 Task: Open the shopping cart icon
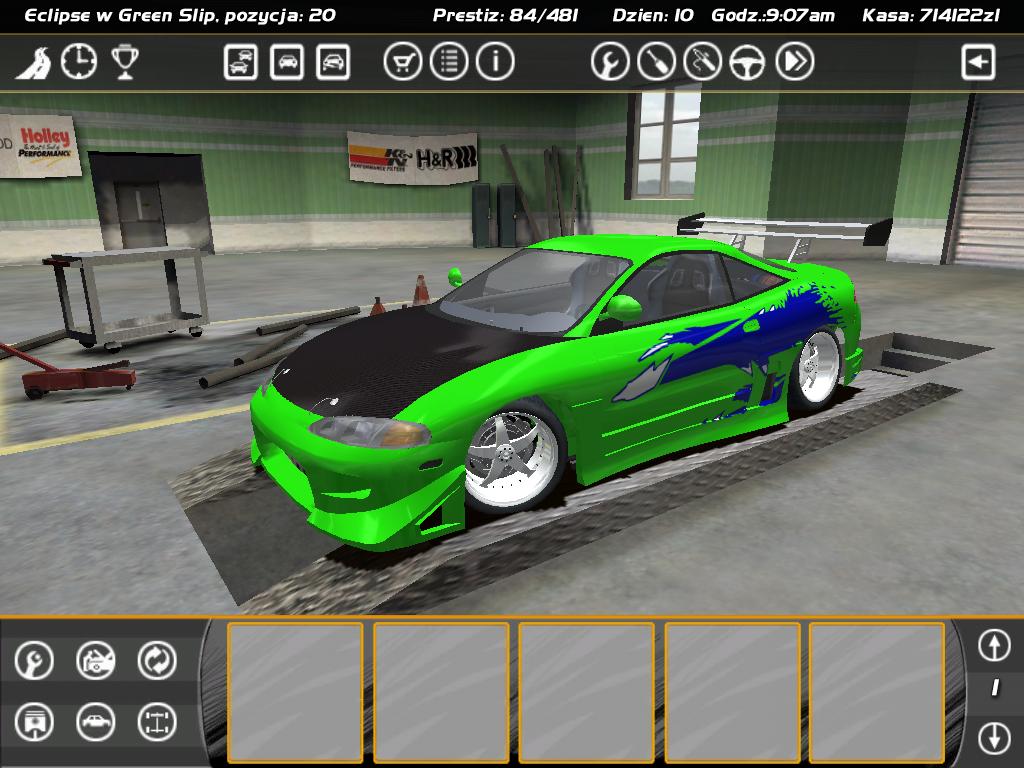coord(402,62)
